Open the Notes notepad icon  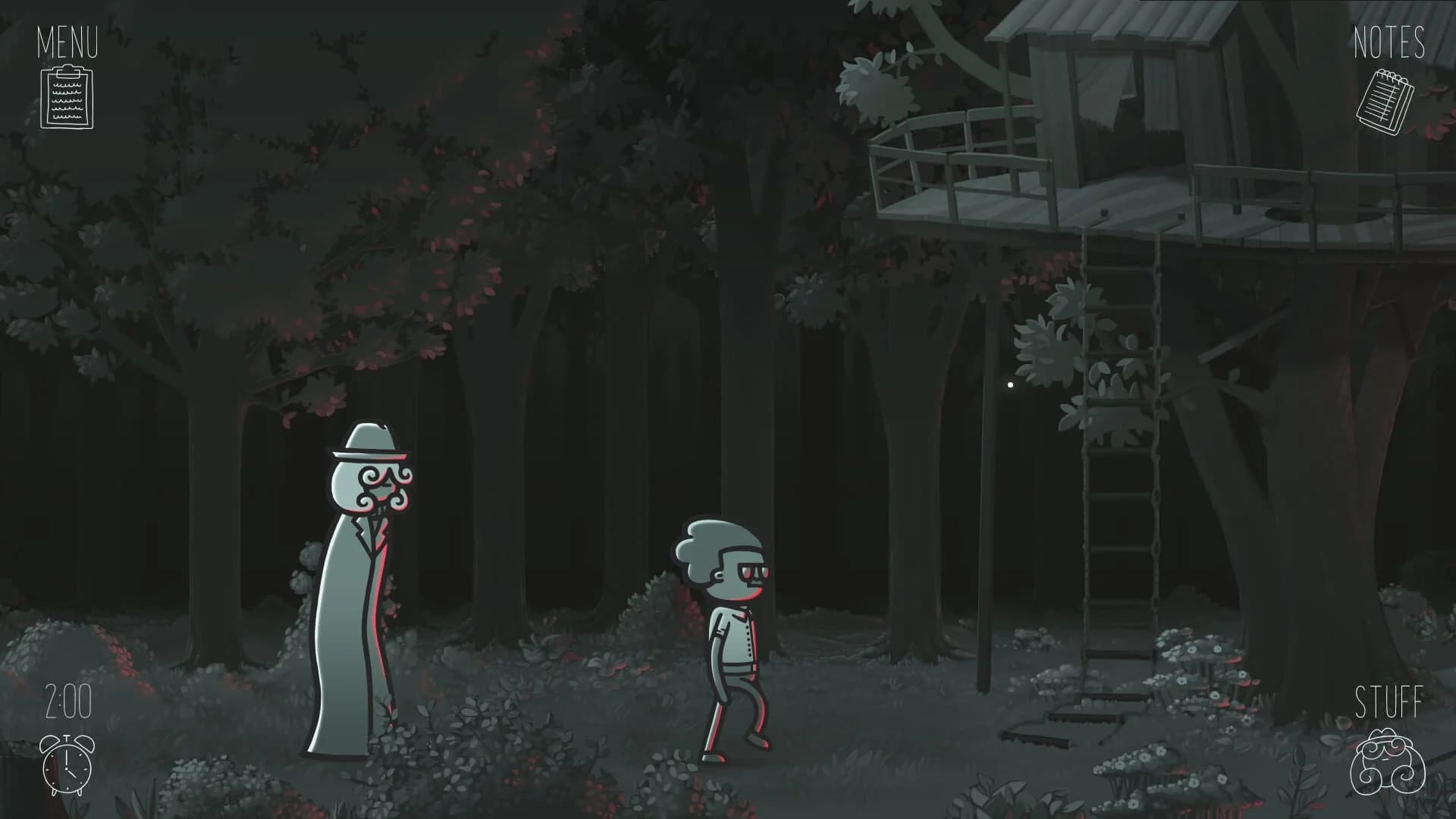(x=1387, y=101)
